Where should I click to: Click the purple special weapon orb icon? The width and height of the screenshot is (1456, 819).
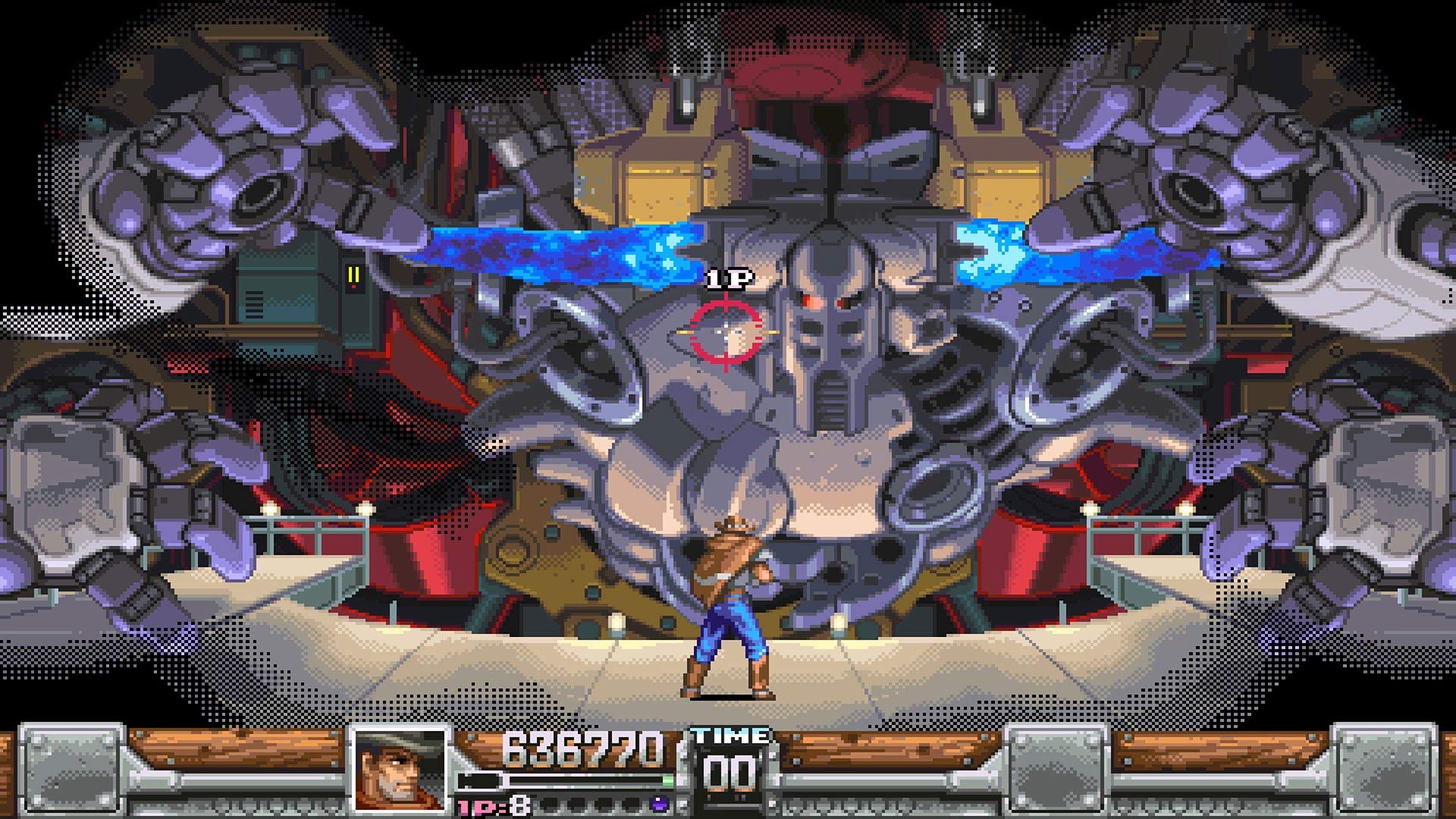click(662, 805)
